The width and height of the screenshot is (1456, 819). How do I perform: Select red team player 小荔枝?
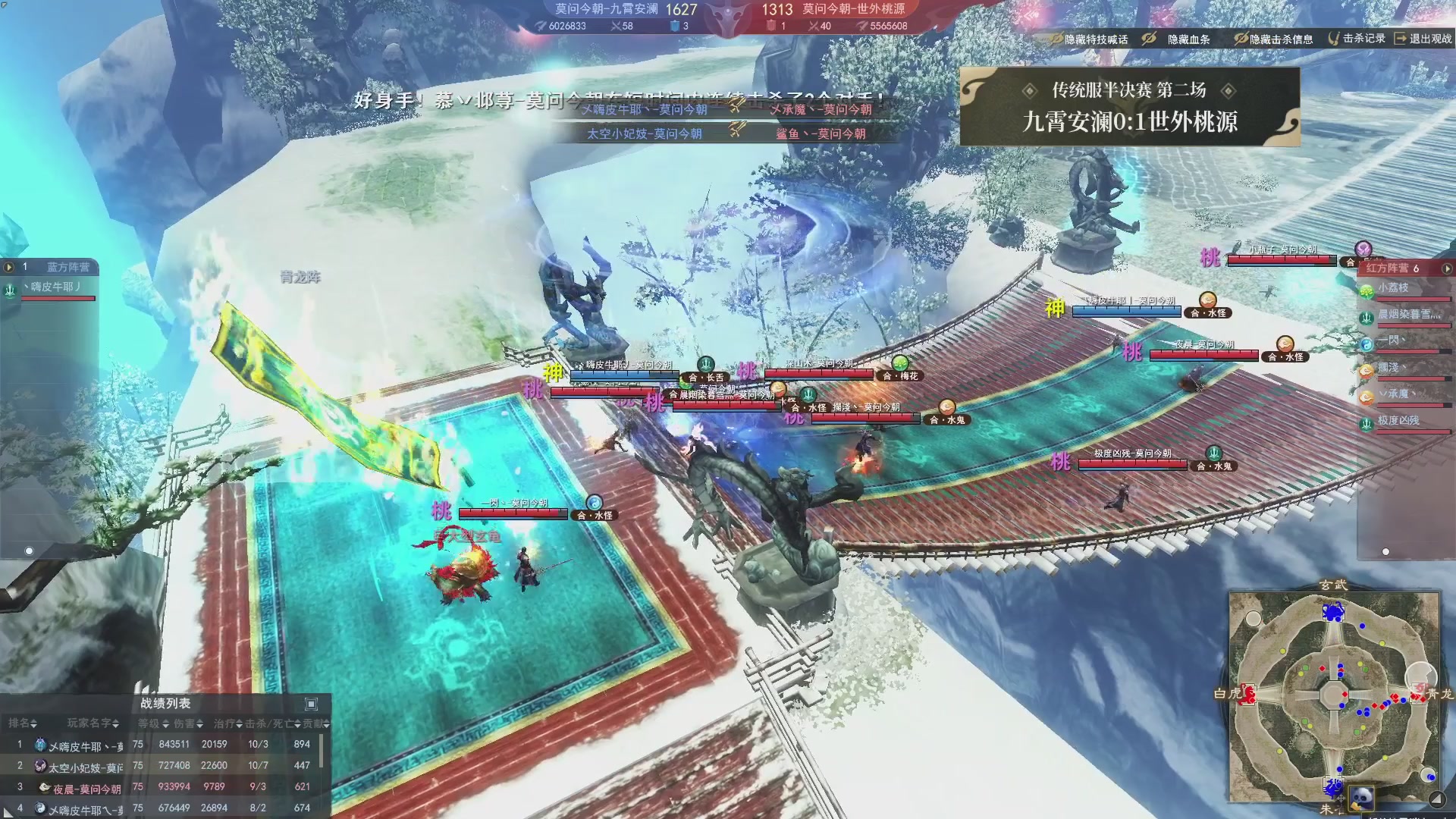[x=1395, y=288]
